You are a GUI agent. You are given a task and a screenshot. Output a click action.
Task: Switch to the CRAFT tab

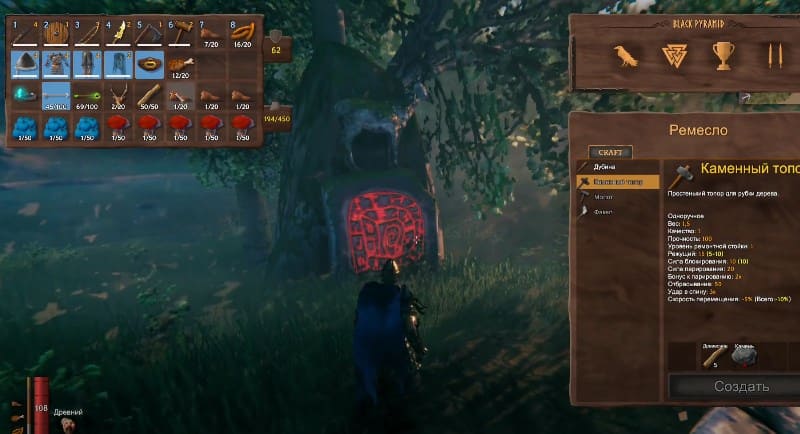point(609,153)
